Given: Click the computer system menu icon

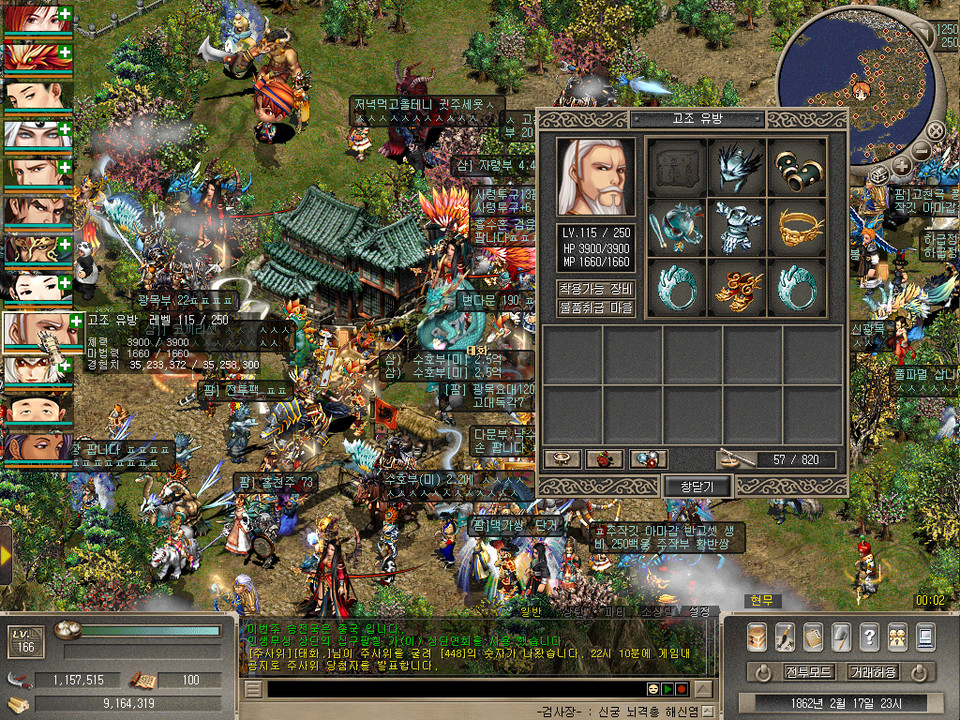Looking at the screenshot, I should pos(925,636).
